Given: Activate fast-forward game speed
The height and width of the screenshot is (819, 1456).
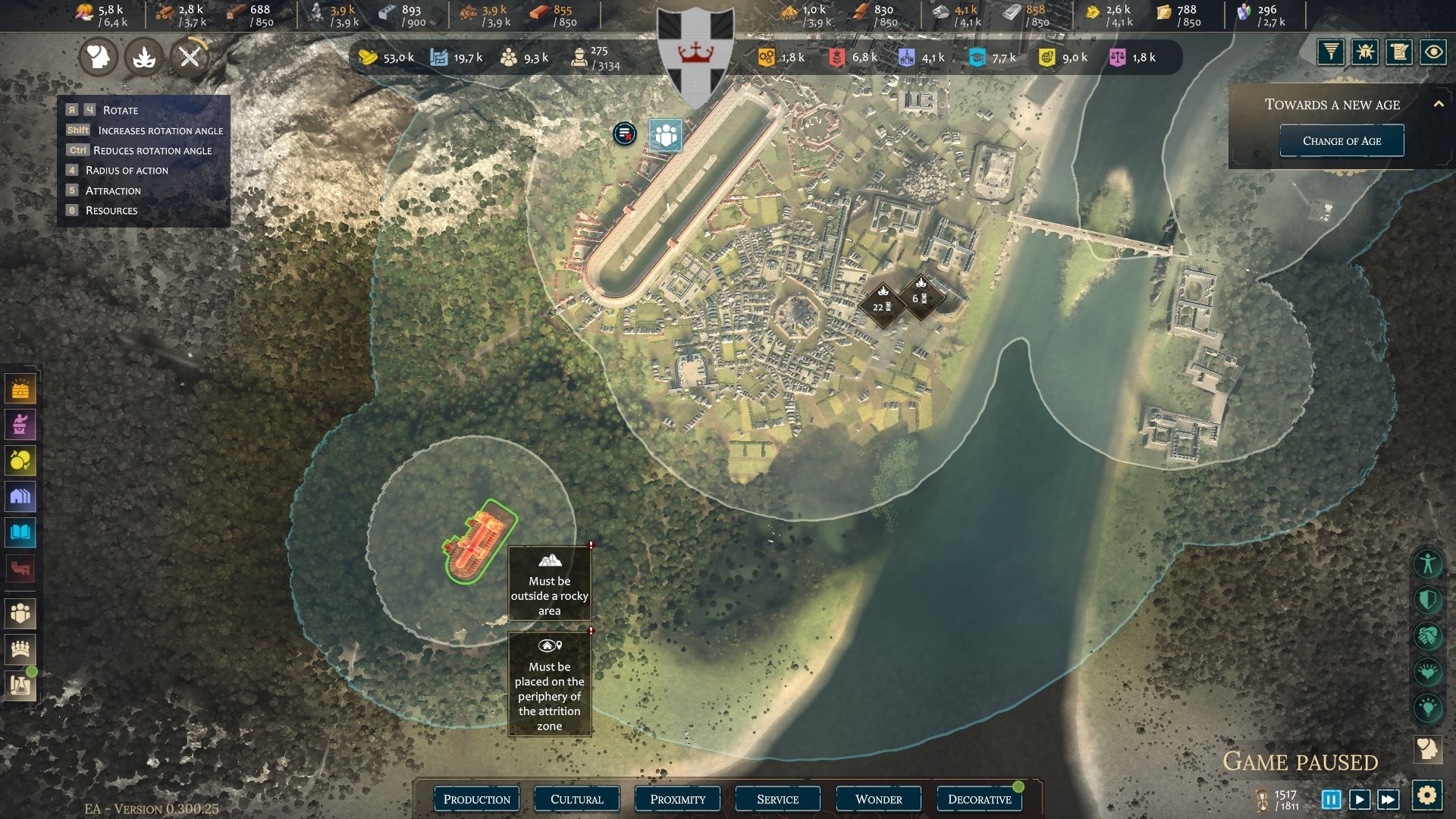Looking at the screenshot, I should pos(1389,799).
